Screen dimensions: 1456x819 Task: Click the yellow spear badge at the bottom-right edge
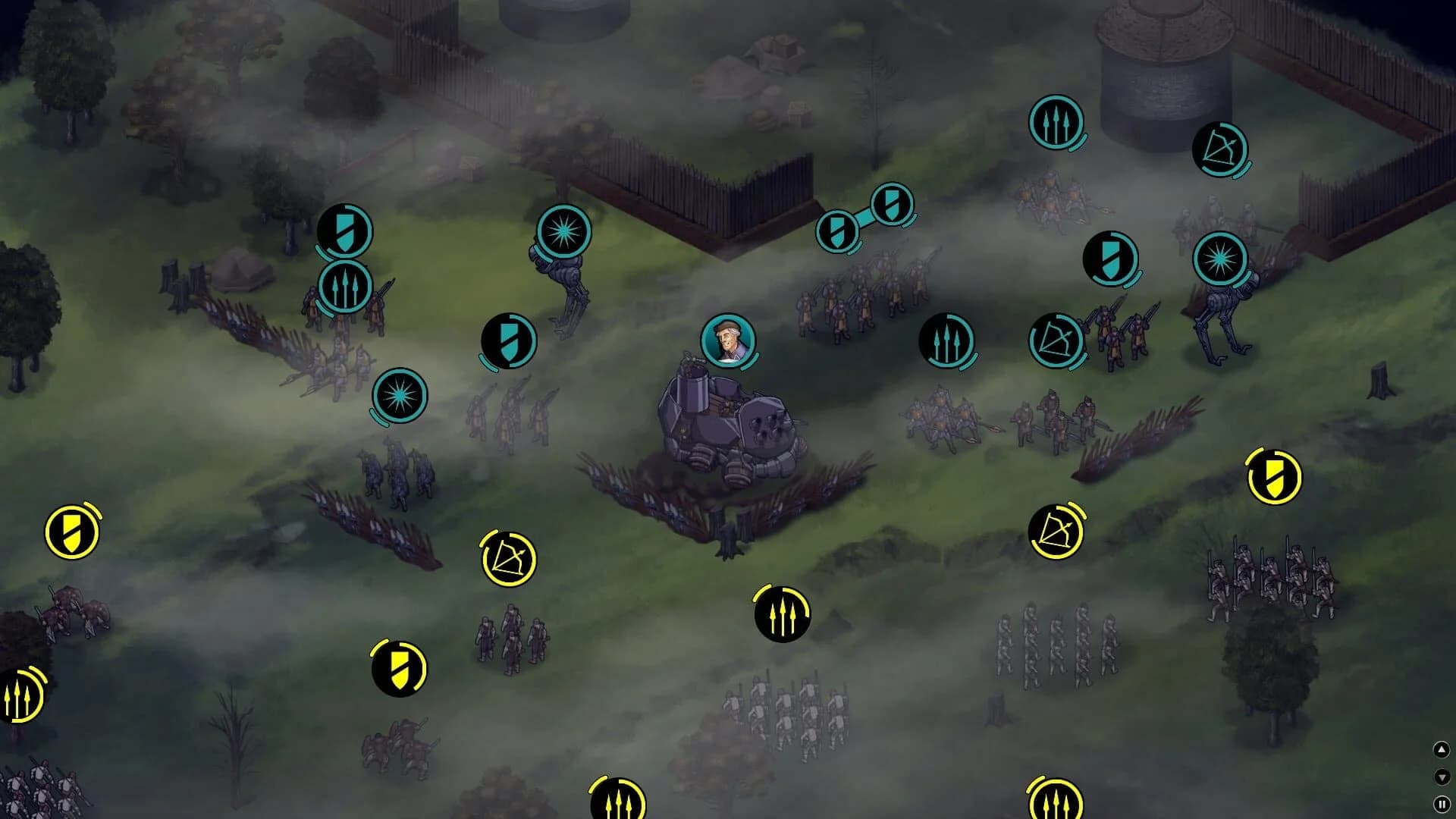(x=1054, y=802)
